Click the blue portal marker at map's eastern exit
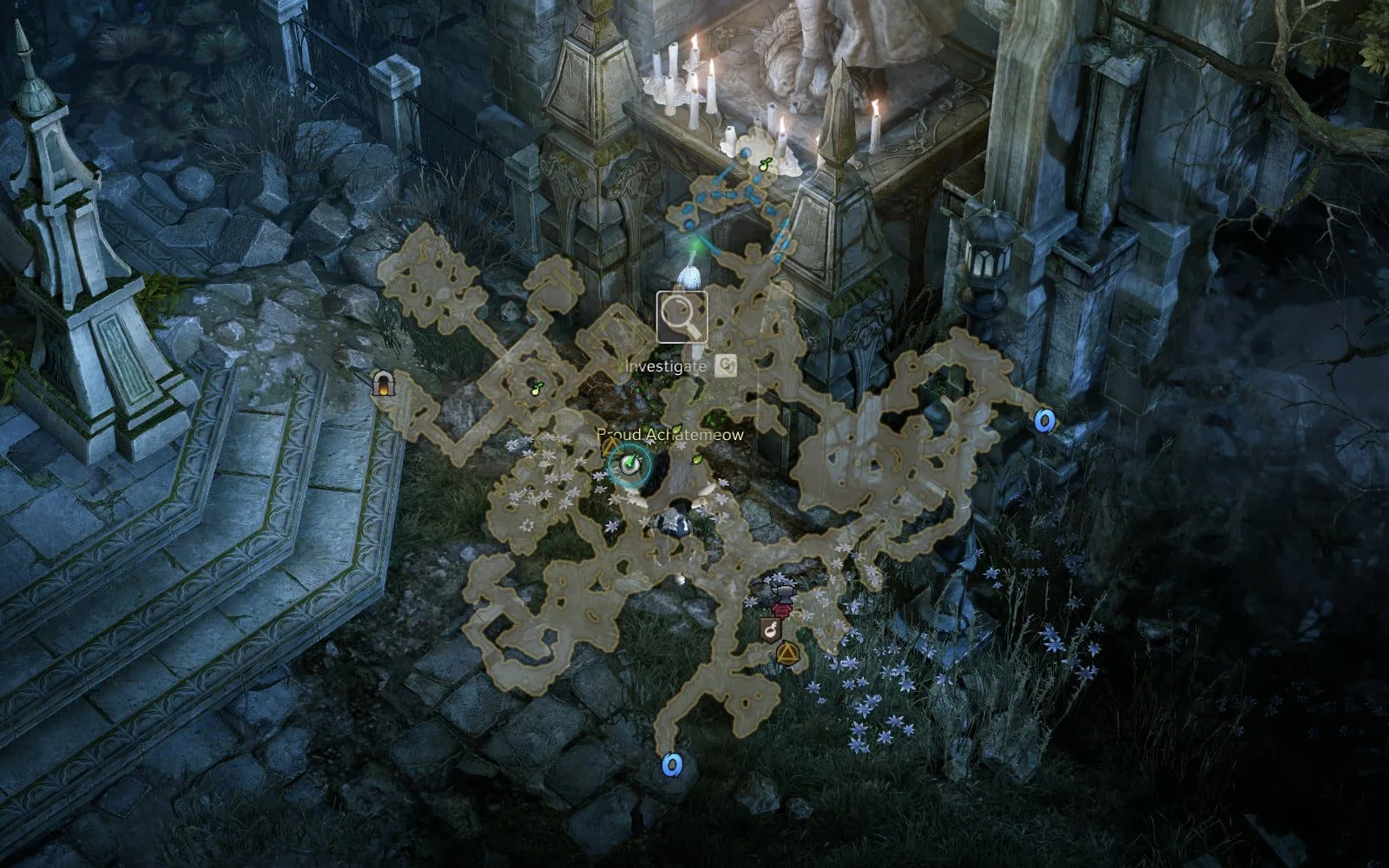This screenshot has height=868, width=1389. pos(1044,421)
